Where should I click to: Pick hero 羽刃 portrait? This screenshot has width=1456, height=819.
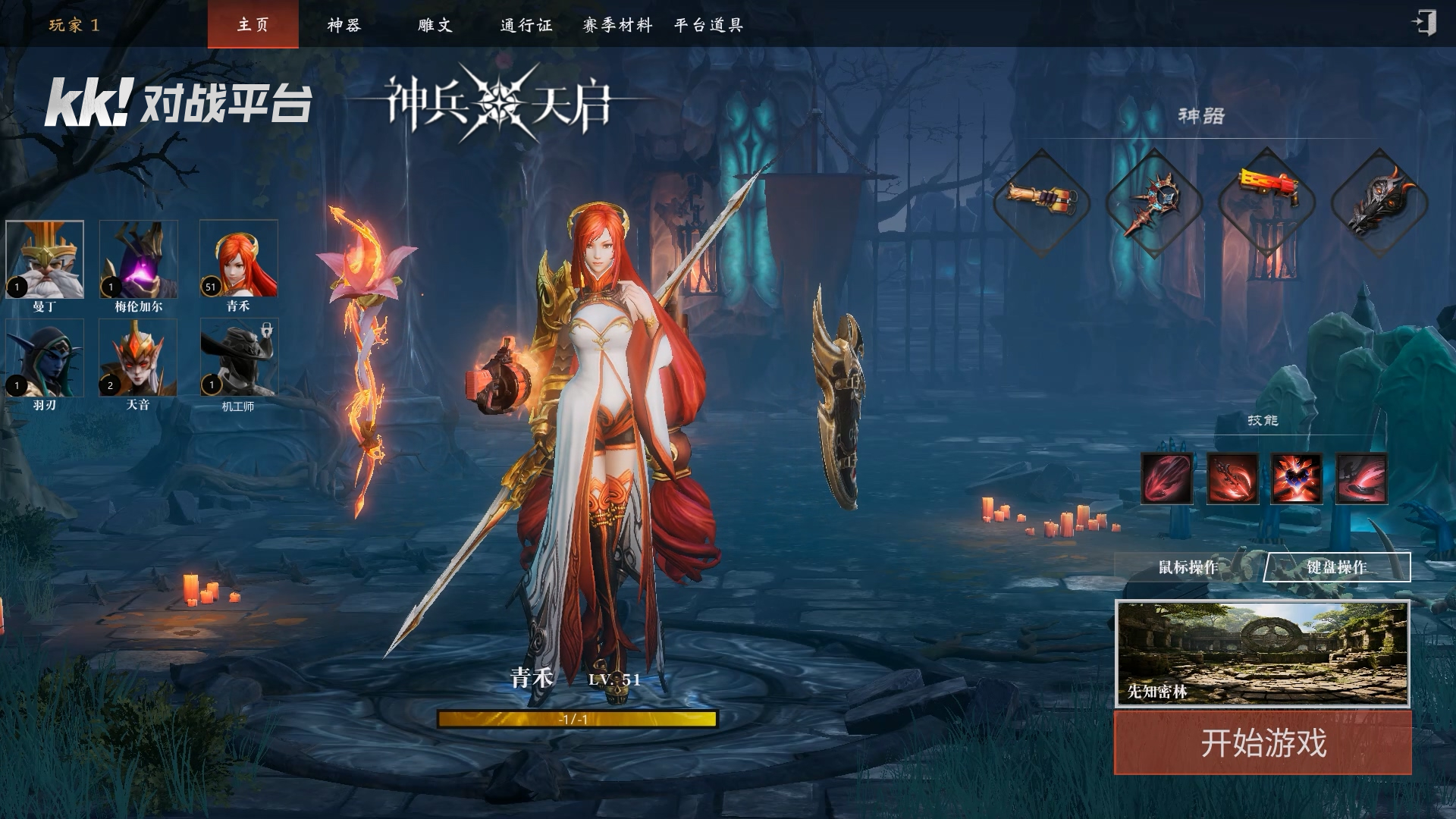tap(45, 358)
